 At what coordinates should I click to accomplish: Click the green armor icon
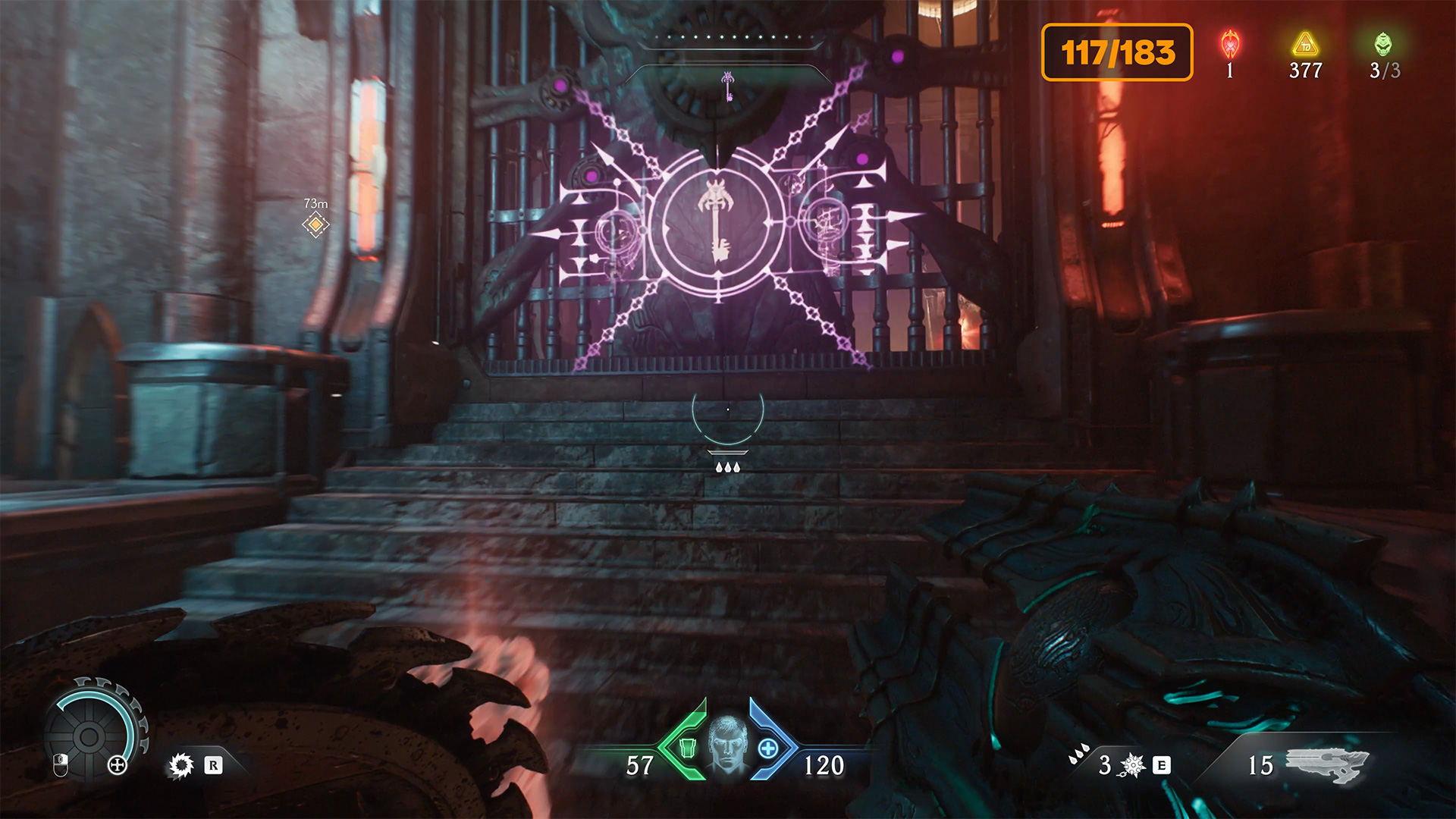coord(688,748)
